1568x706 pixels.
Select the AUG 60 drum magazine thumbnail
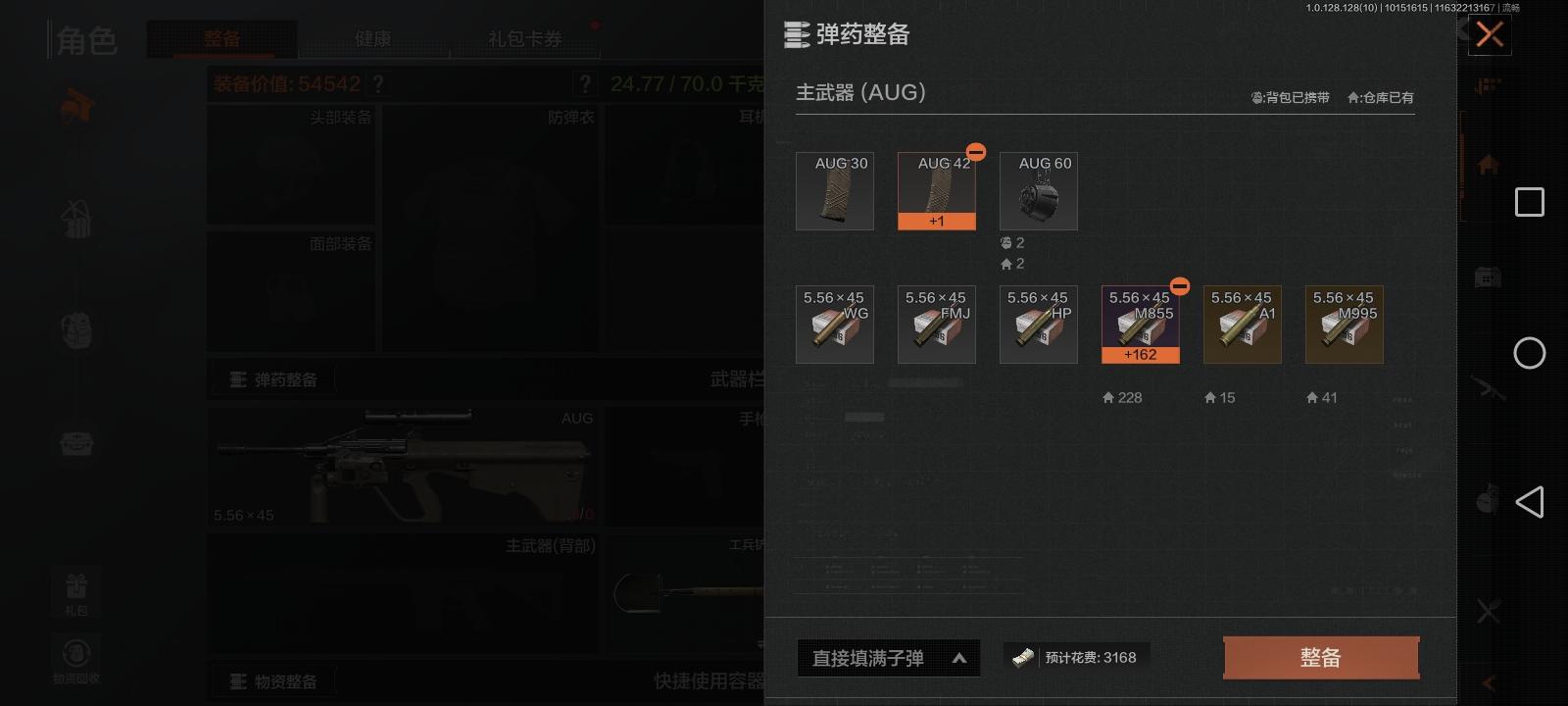tap(1038, 191)
